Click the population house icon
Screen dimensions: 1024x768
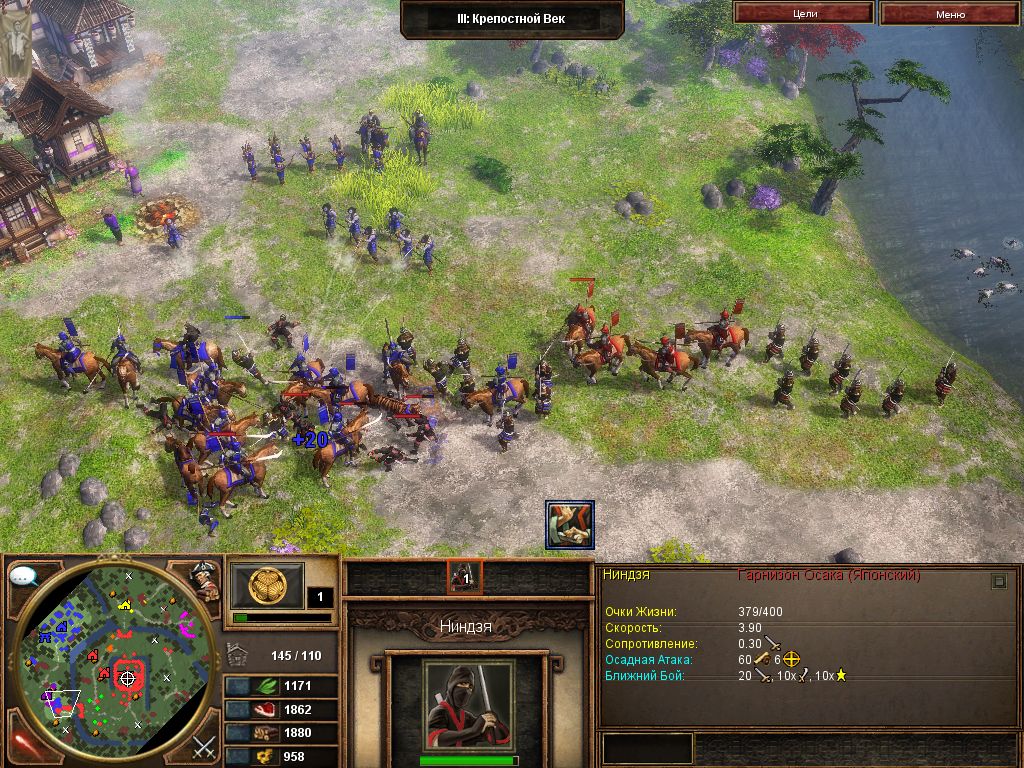point(238,655)
